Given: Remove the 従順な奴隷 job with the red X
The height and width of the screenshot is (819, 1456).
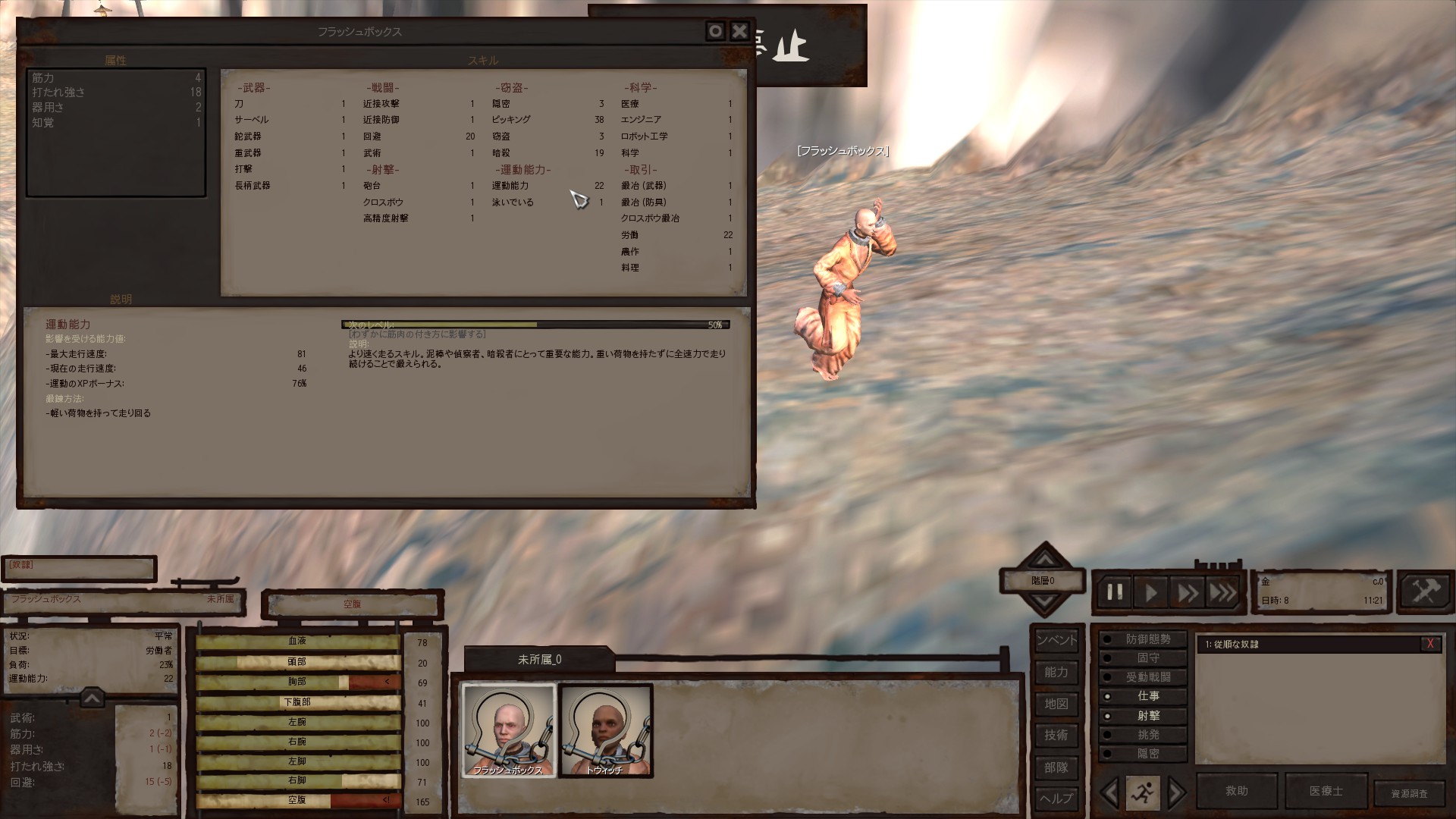Looking at the screenshot, I should pyautogui.click(x=1429, y=644).
